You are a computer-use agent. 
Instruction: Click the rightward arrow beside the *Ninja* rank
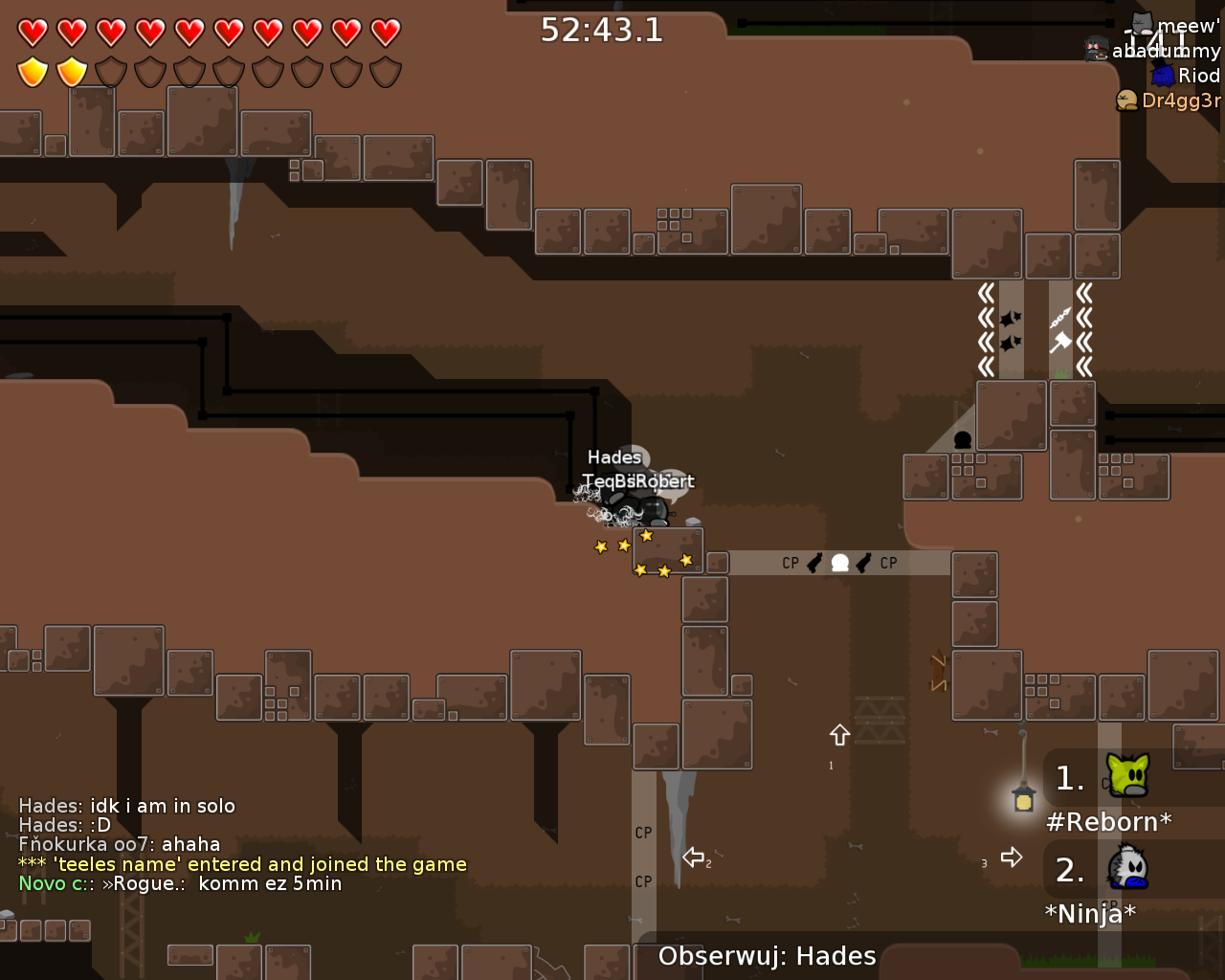click(x=1012, y=857)
